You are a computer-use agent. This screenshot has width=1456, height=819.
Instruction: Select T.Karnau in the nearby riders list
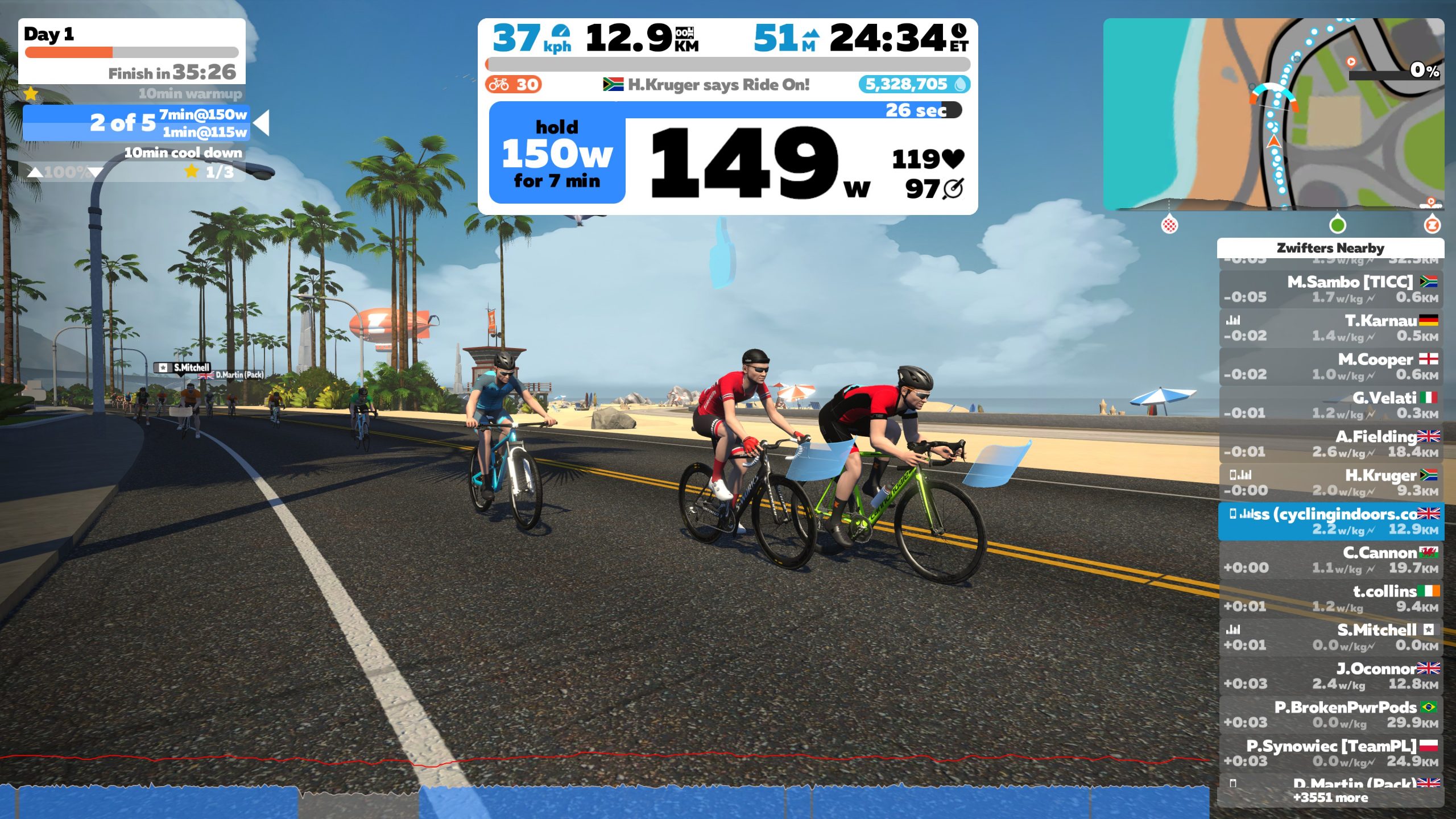tap(1330, 328)
